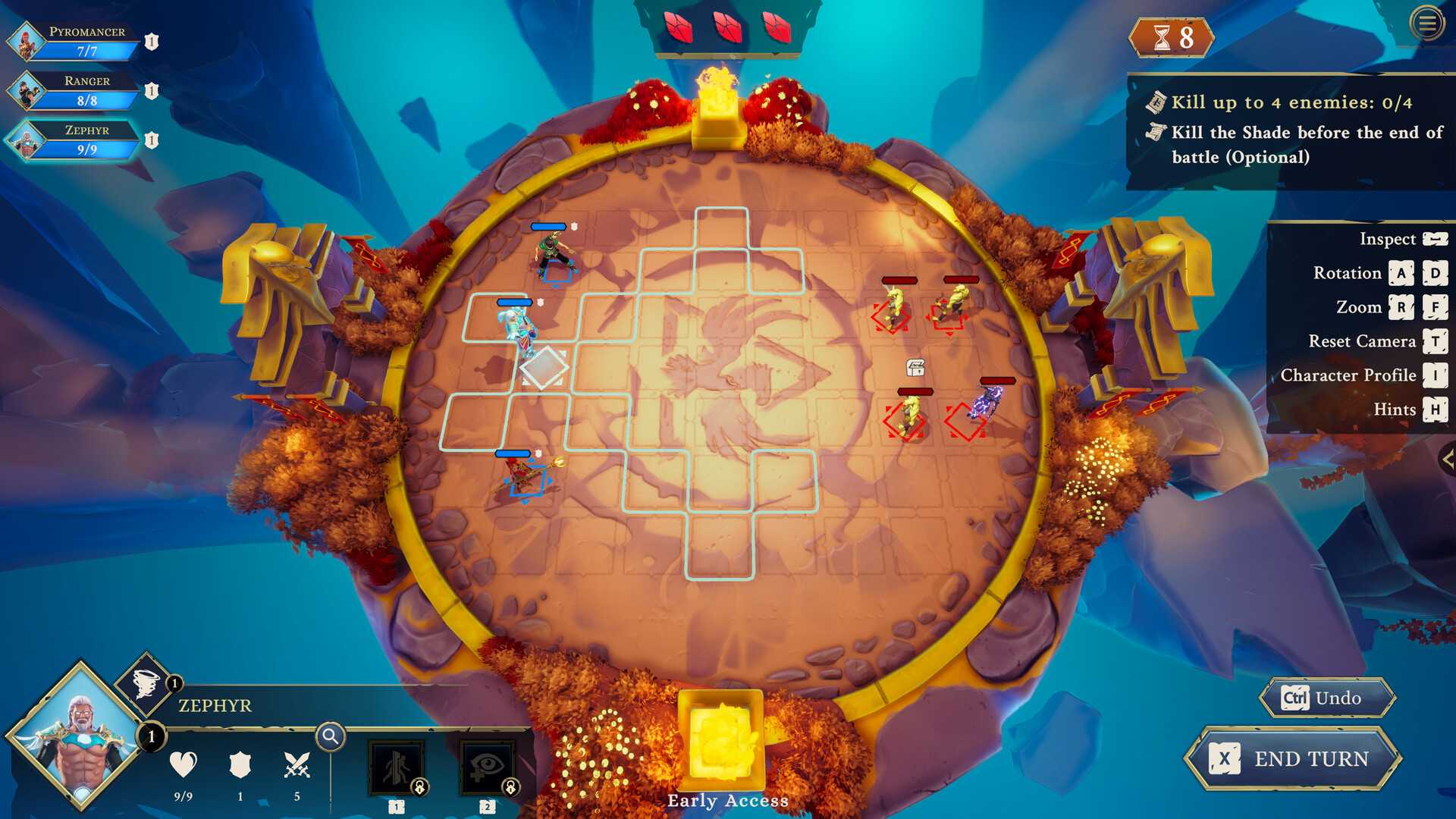Click the crossed swords attack icon showing 5
This screenshot has width=1456, height=819.
(298, 766)
